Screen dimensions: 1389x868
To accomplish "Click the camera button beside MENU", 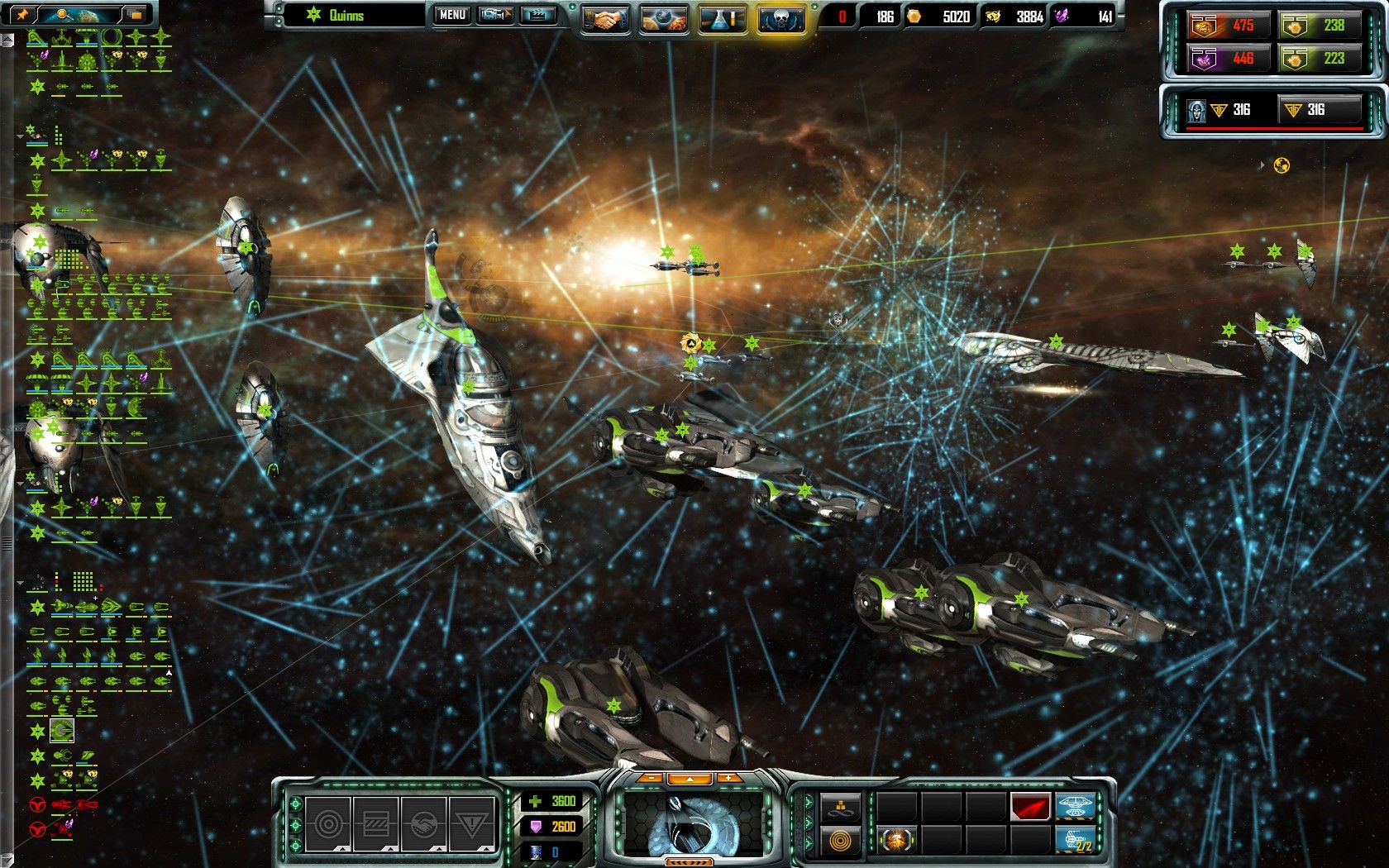I will 495,15.
